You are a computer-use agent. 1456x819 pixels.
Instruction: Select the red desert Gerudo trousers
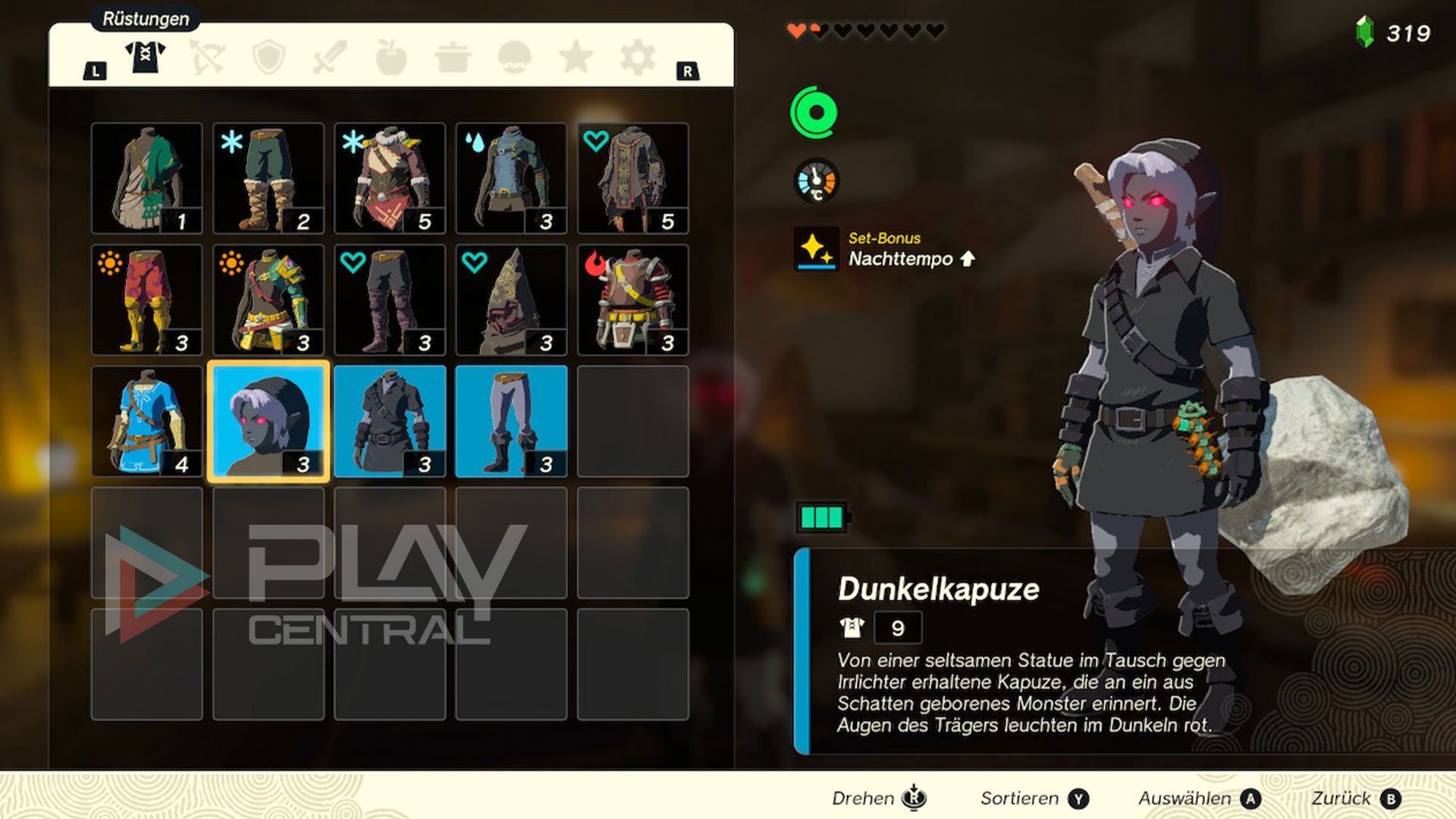(x=147, y=300)
